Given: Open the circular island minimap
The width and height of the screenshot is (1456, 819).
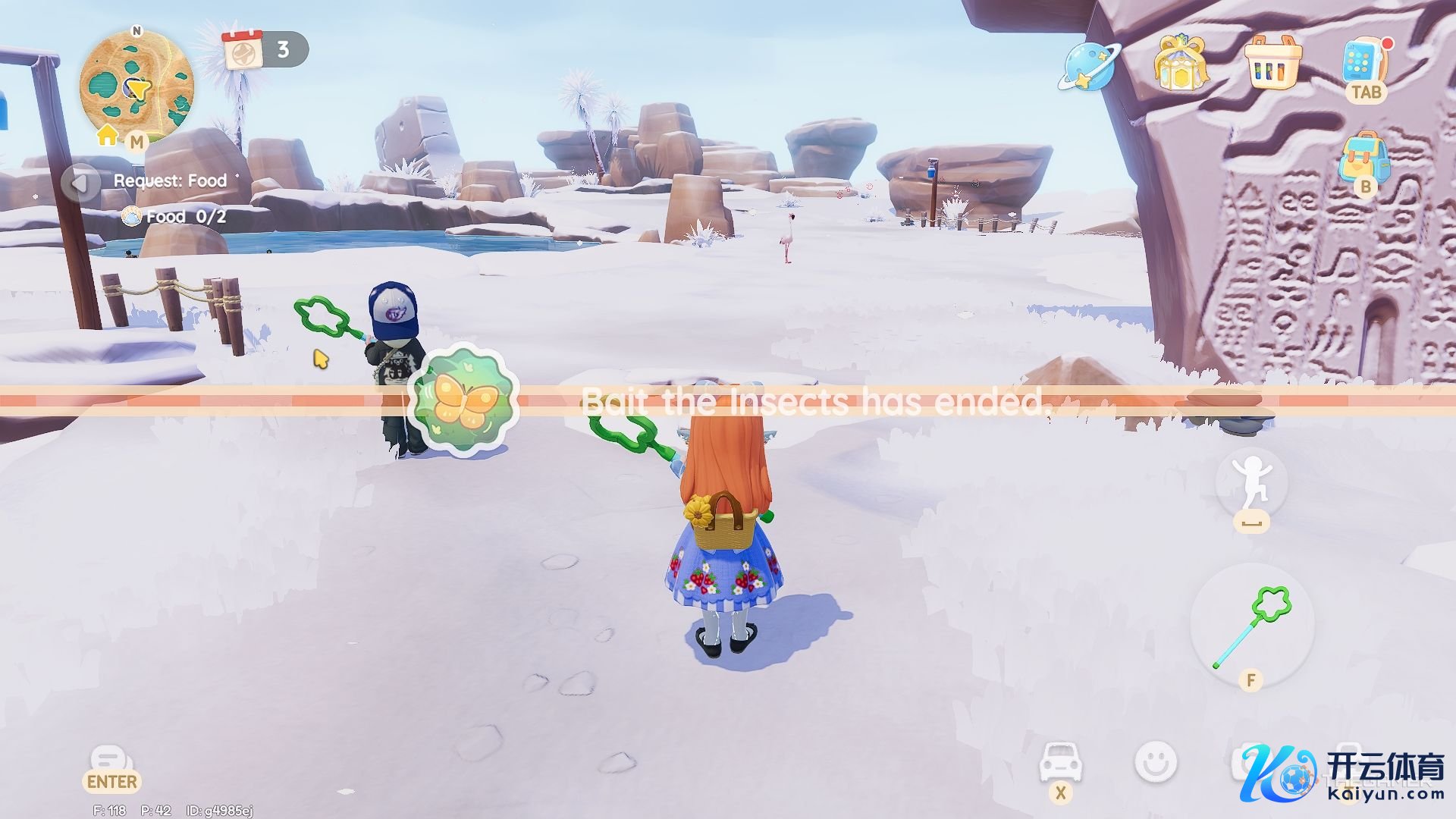Looking at the screenshot, I should (x=136, y=85).
